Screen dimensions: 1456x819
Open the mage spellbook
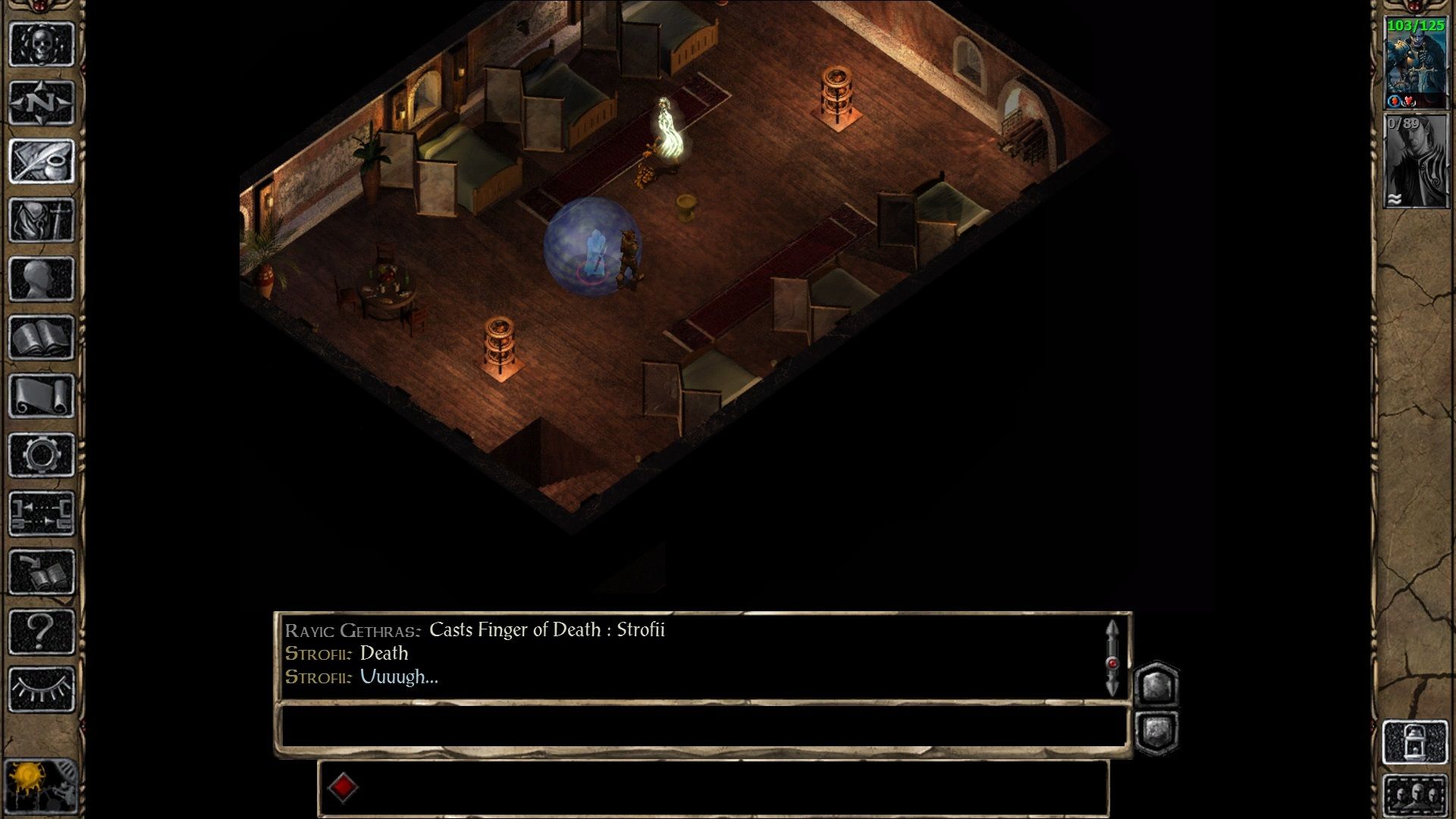click(42, 337)
